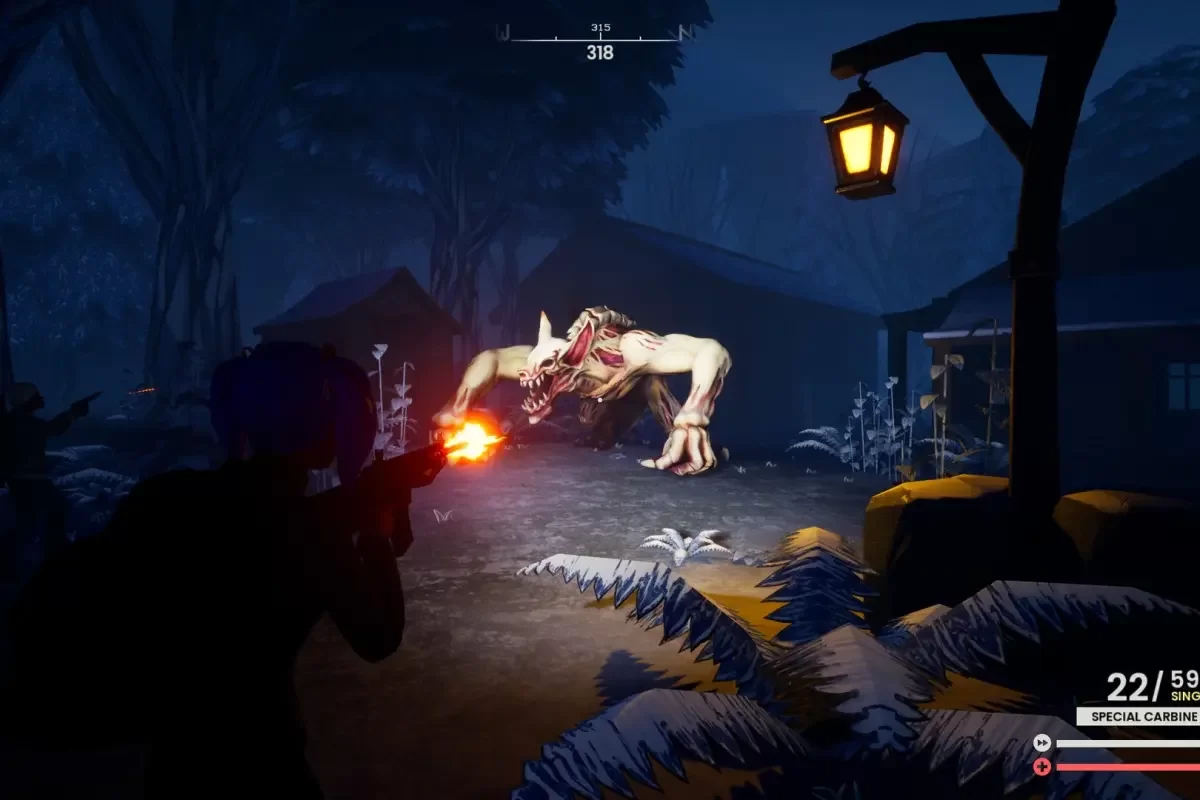
Task: Click the compass heading strip
Action: click(x=597, y=38)
